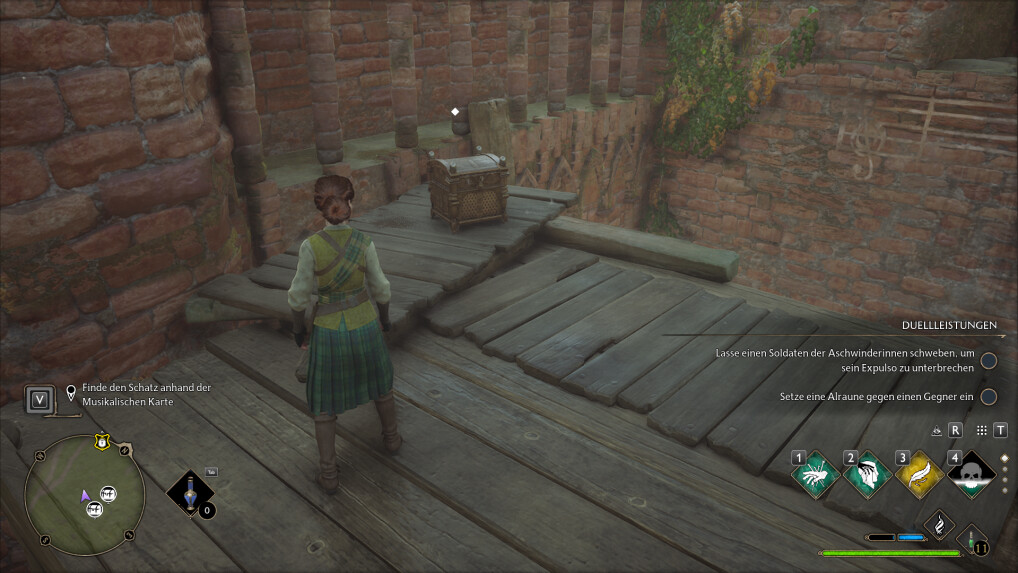Select the Alraune duel challenge entry
This screenshot has height=573, width=1018.
[876, 397]
